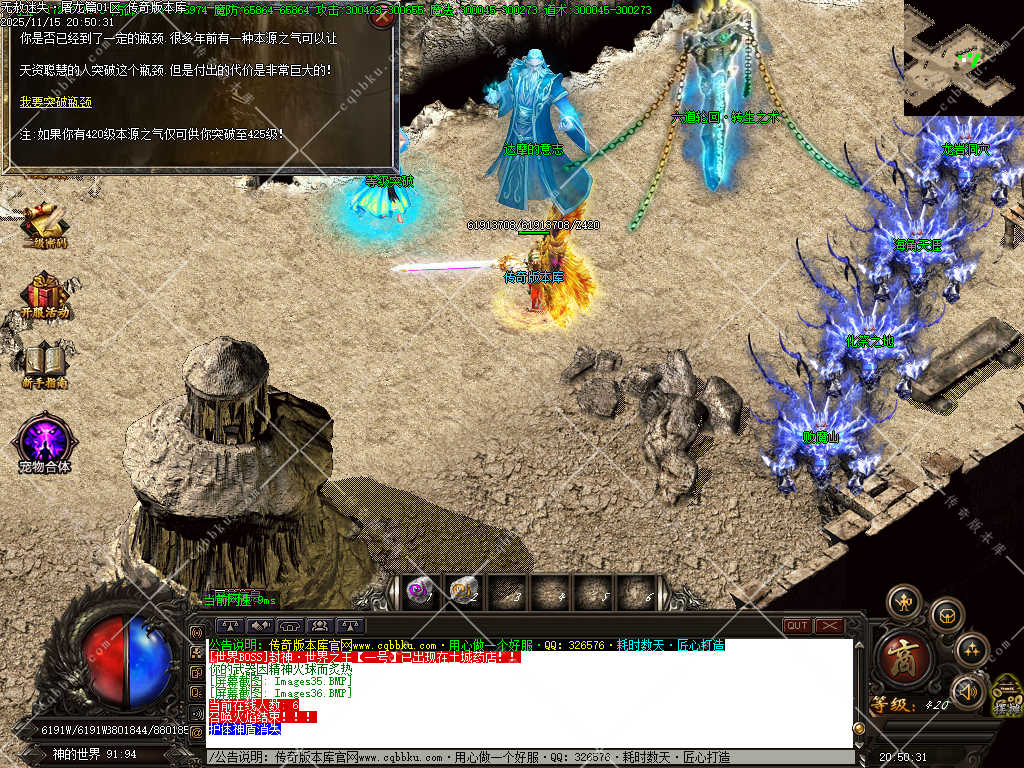Image resolution: width=1024 pixels, height=768 pixels.
Task: Open the 新手指南 guide book
Action: click(x=45, y=363)
